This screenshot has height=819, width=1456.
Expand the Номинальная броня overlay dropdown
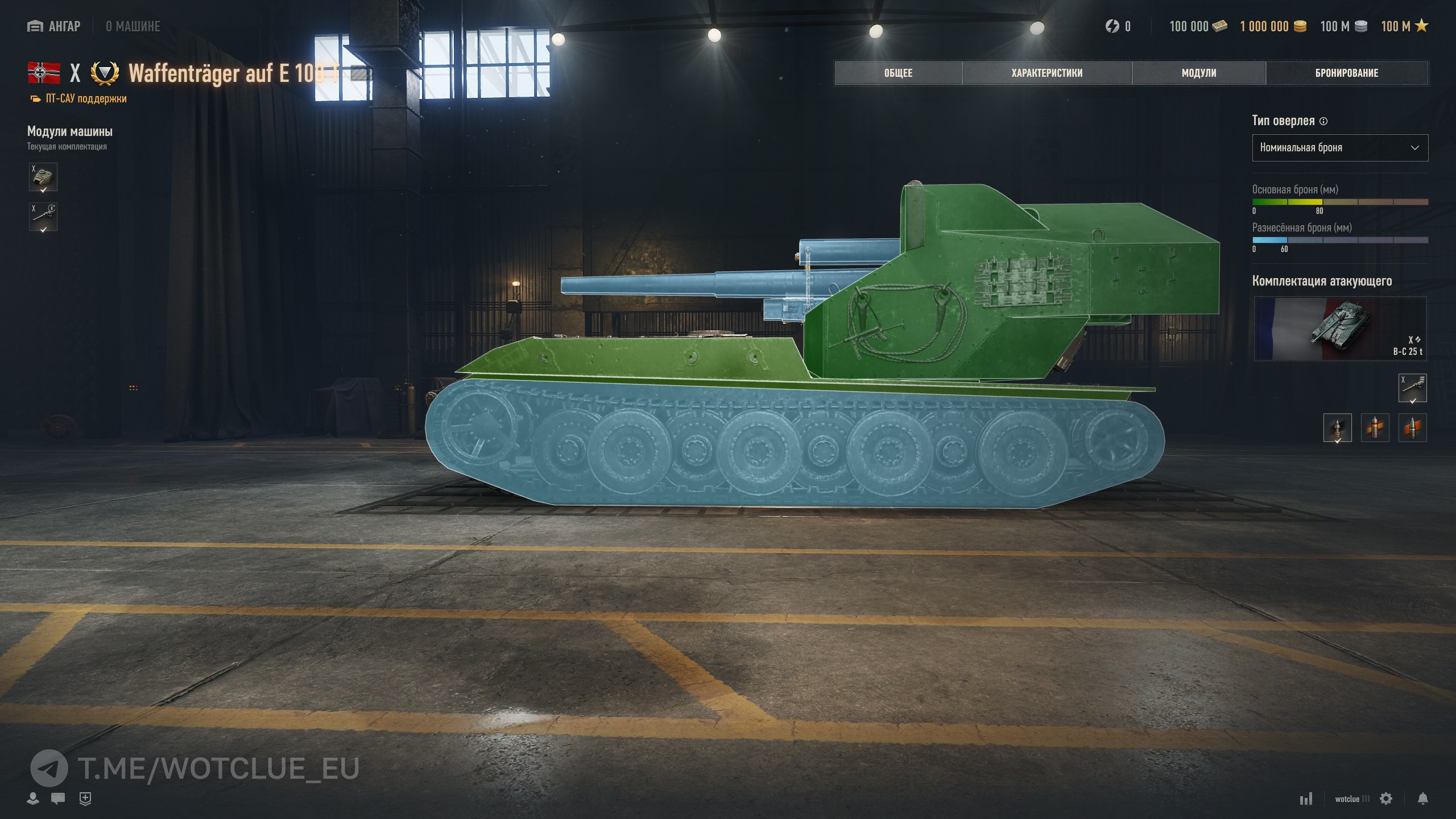1339,148
